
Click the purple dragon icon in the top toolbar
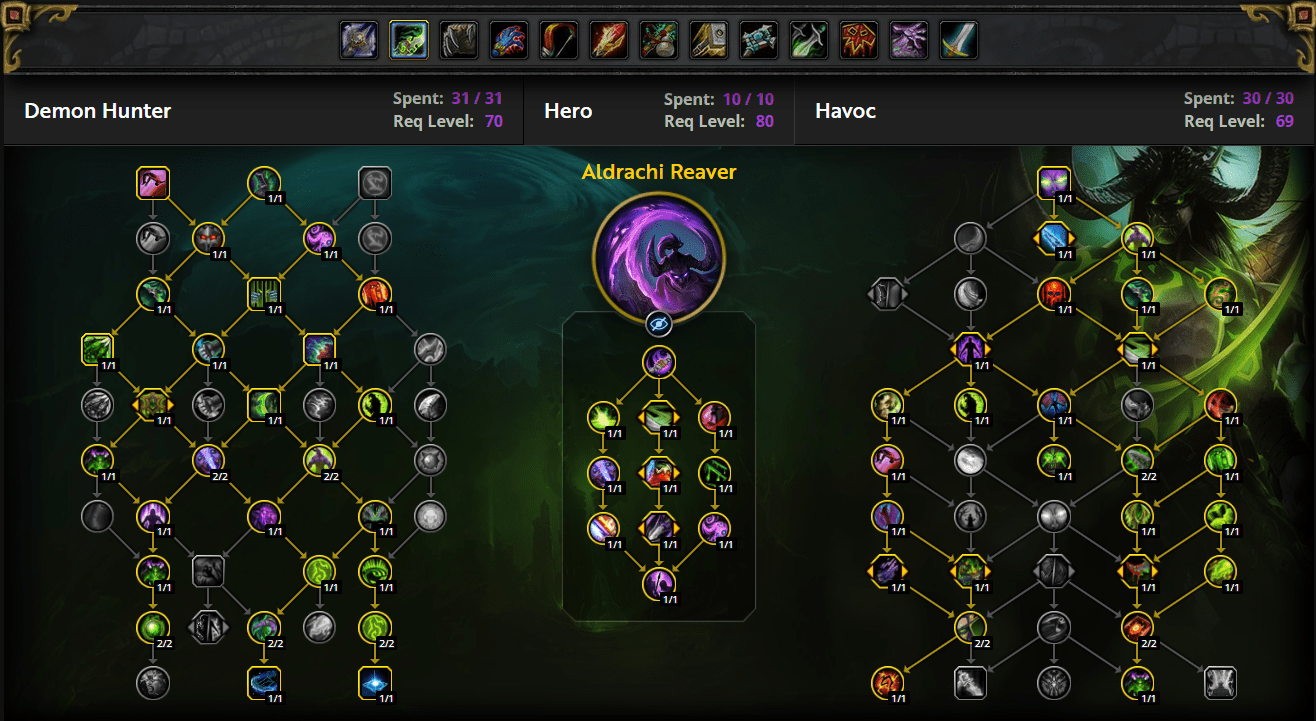(x=908, y=40)
